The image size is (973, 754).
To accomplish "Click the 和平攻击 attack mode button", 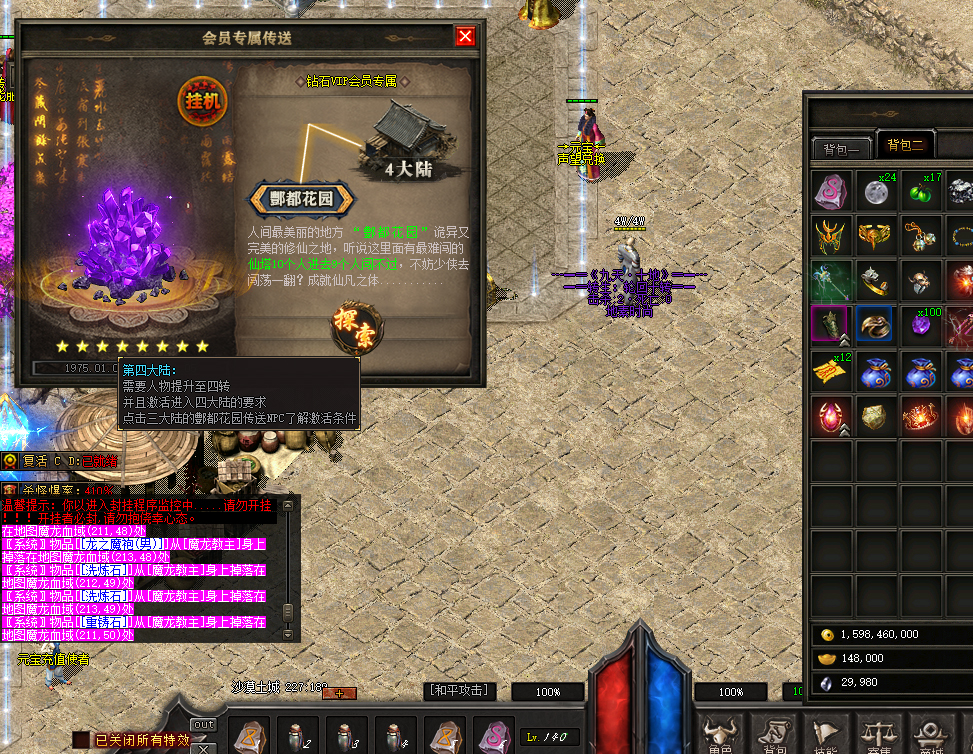I will pyautogui.click(x=460, y=691).
